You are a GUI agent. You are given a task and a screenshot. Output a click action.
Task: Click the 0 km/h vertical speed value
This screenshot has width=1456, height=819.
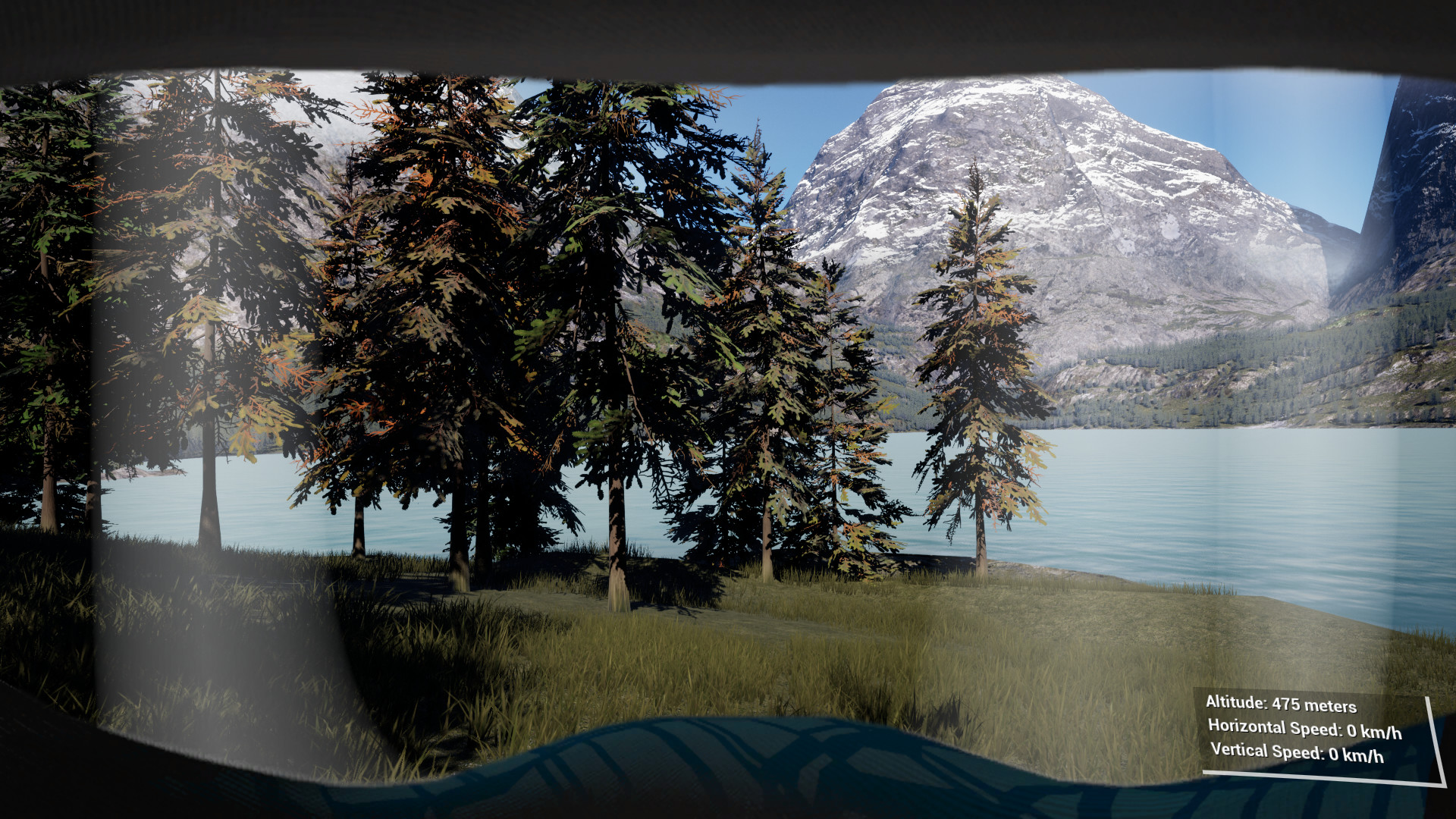coord(1357,755)
